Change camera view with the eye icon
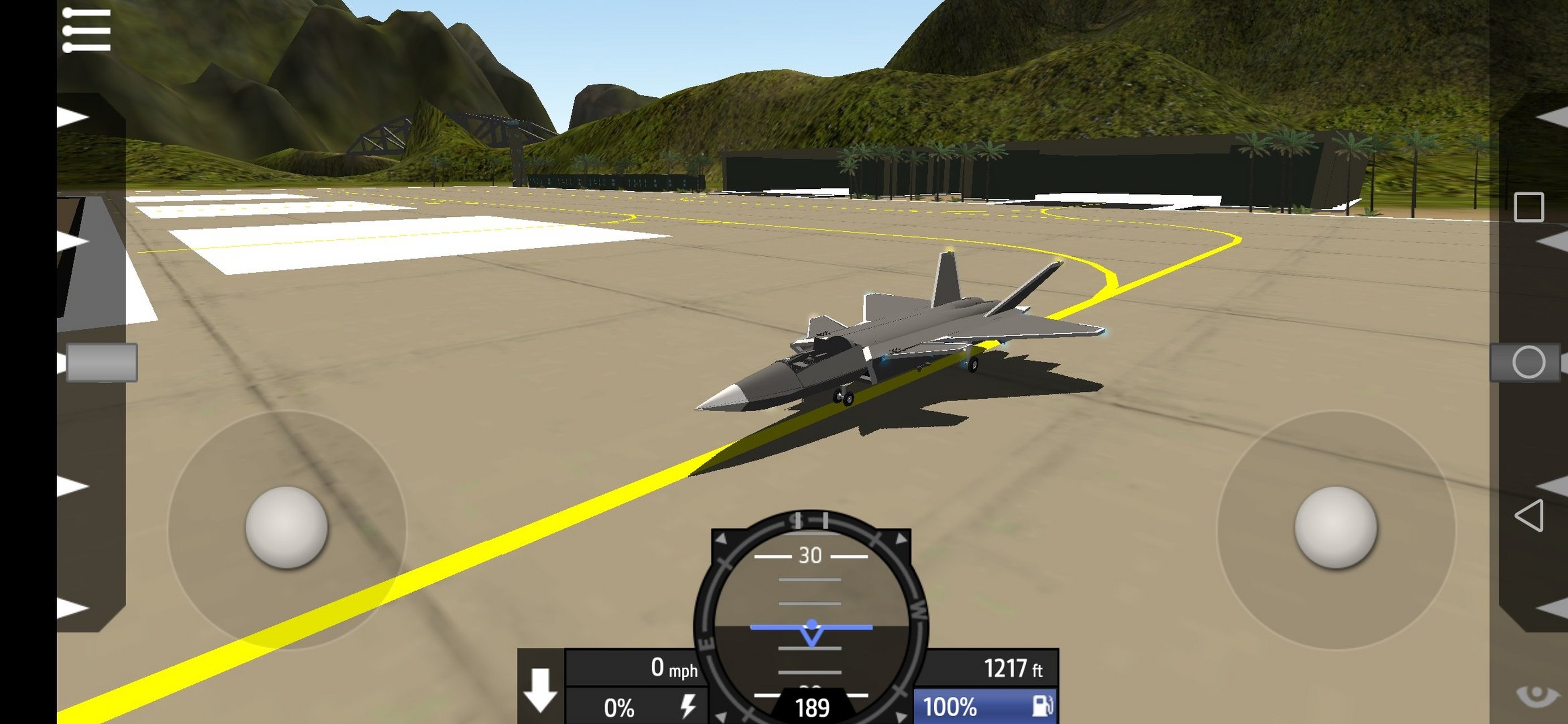This screenshot has width=1568, height=724. [1535, 695]
